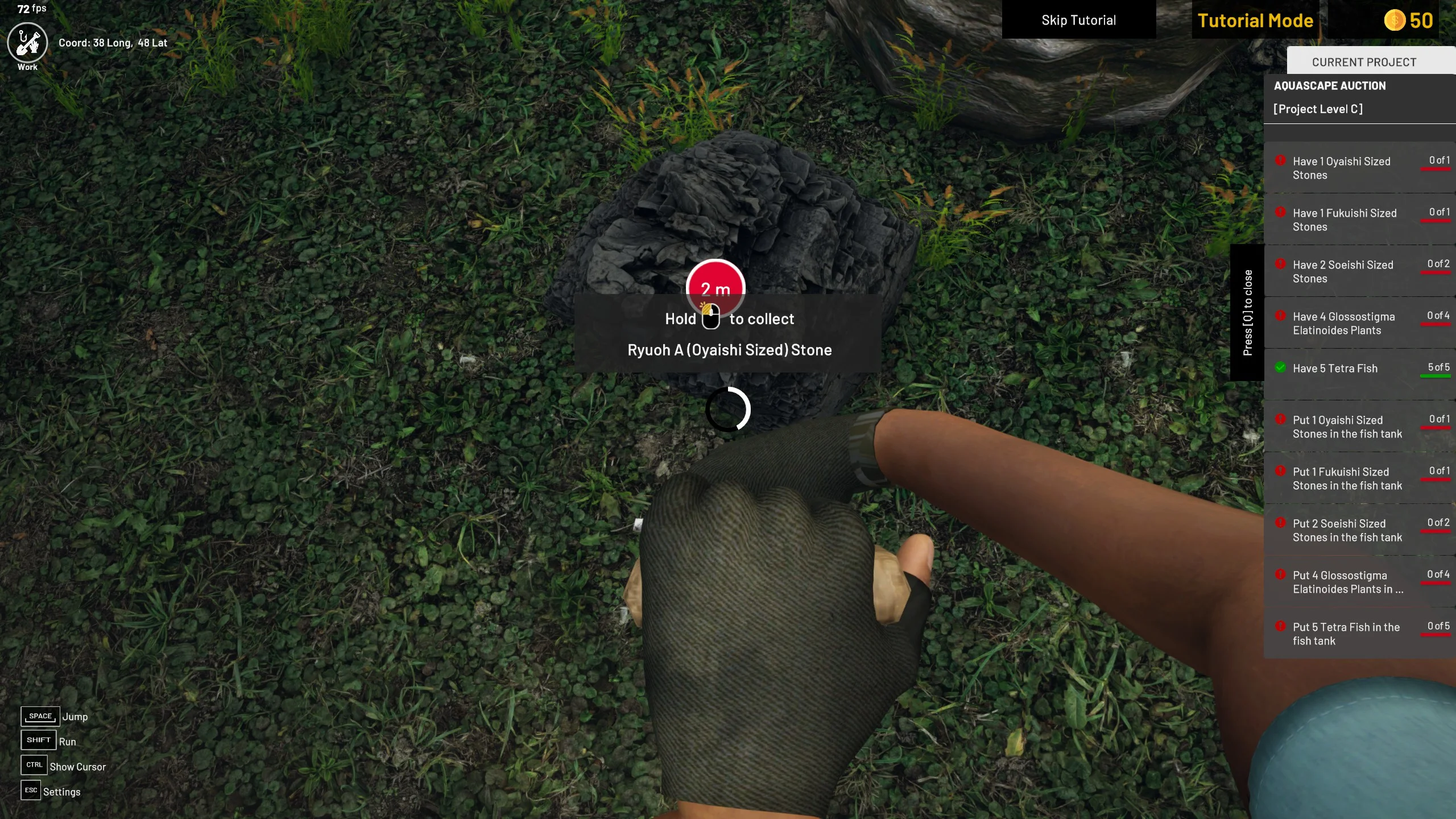Image resolution: width=1456 pixels, height=819 pixels.
Task: Select Put 4 Glossostigma Elatinoides Plants objective
Action: [x=1359, y=582]
